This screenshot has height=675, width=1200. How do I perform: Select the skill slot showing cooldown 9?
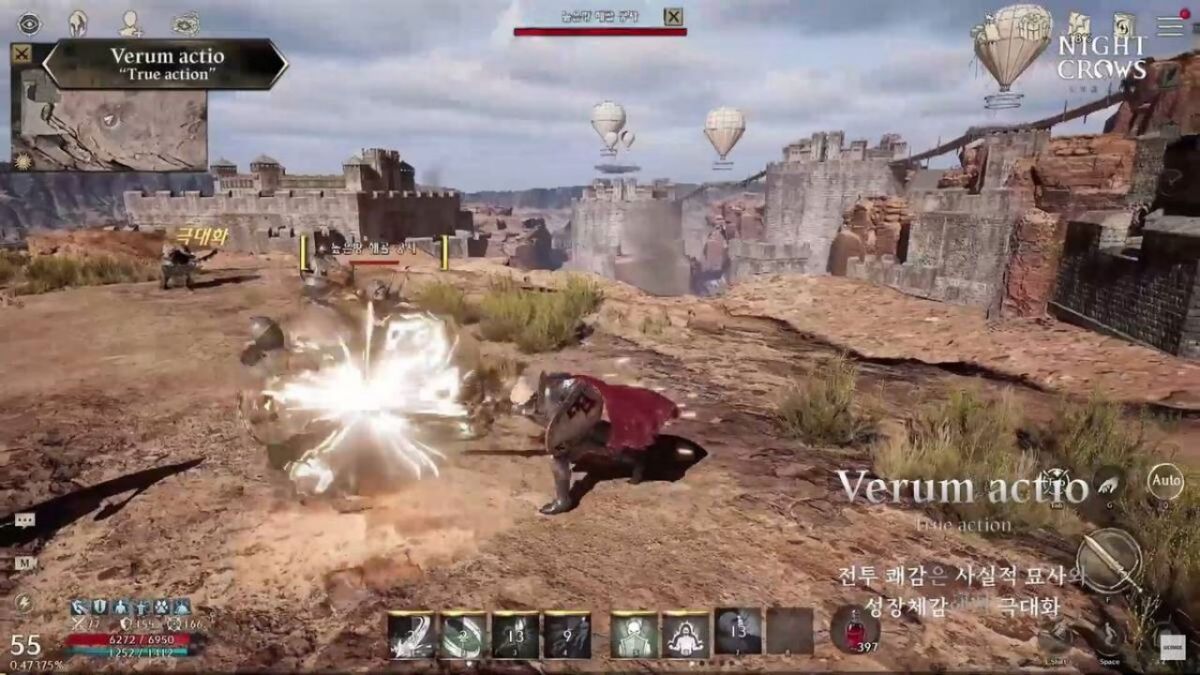click(x=567, y=634)
